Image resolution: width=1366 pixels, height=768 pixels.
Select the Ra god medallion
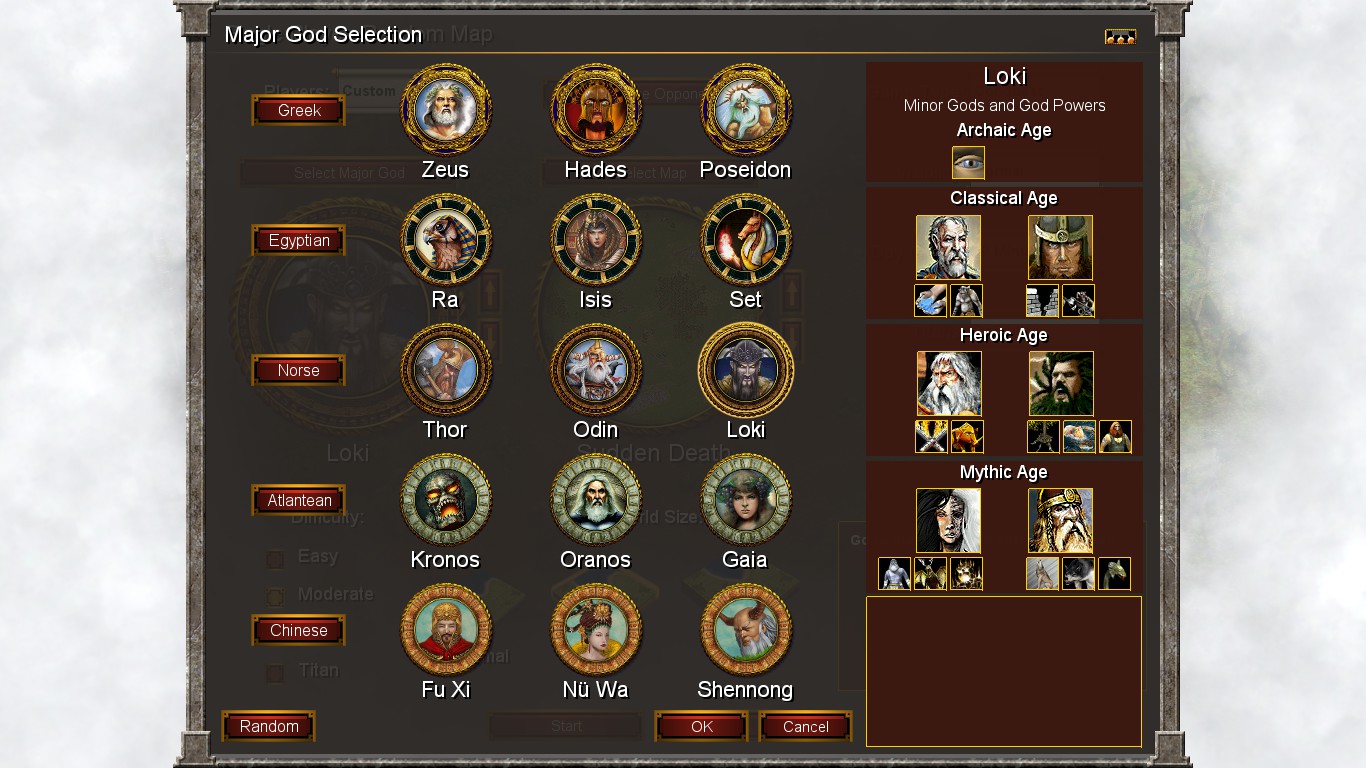pyautogui.click(x=445, y=240)
